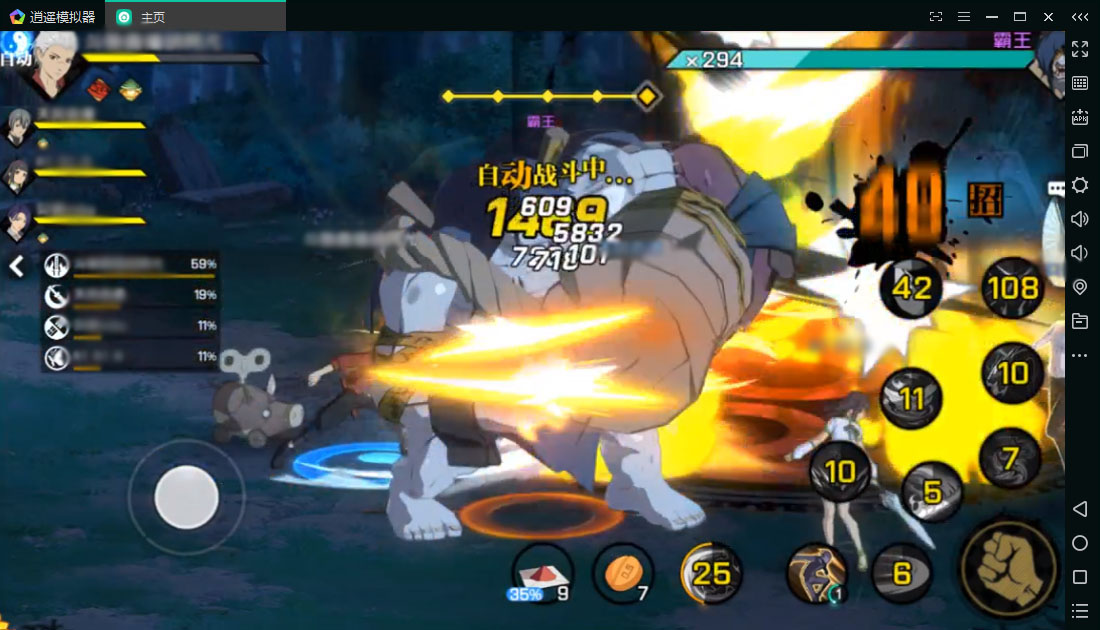Select the grey-haired teammate portrait
1100x630 pixels.
19,127
